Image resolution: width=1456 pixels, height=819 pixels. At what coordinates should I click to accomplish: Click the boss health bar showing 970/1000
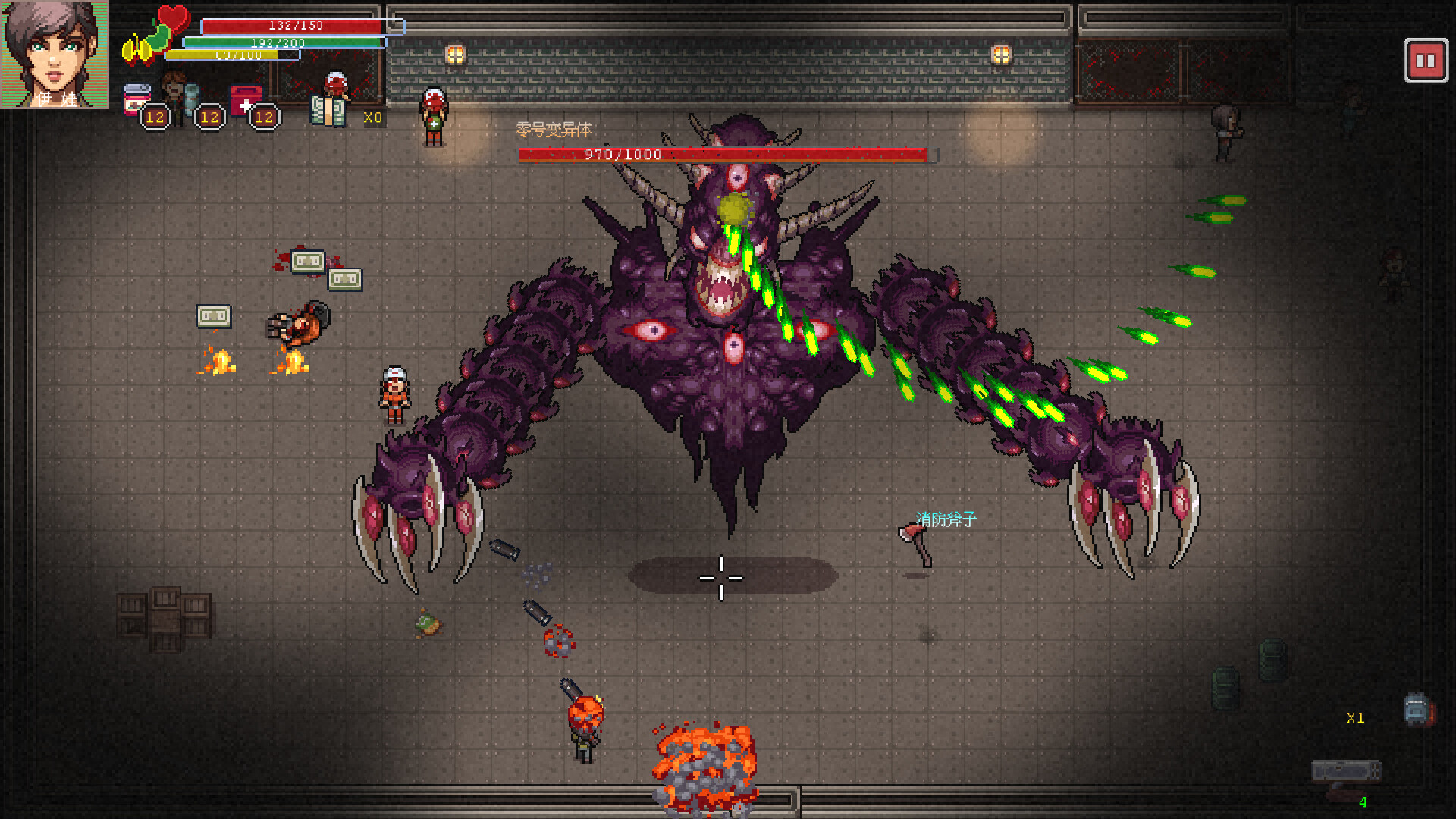point(724,154)
